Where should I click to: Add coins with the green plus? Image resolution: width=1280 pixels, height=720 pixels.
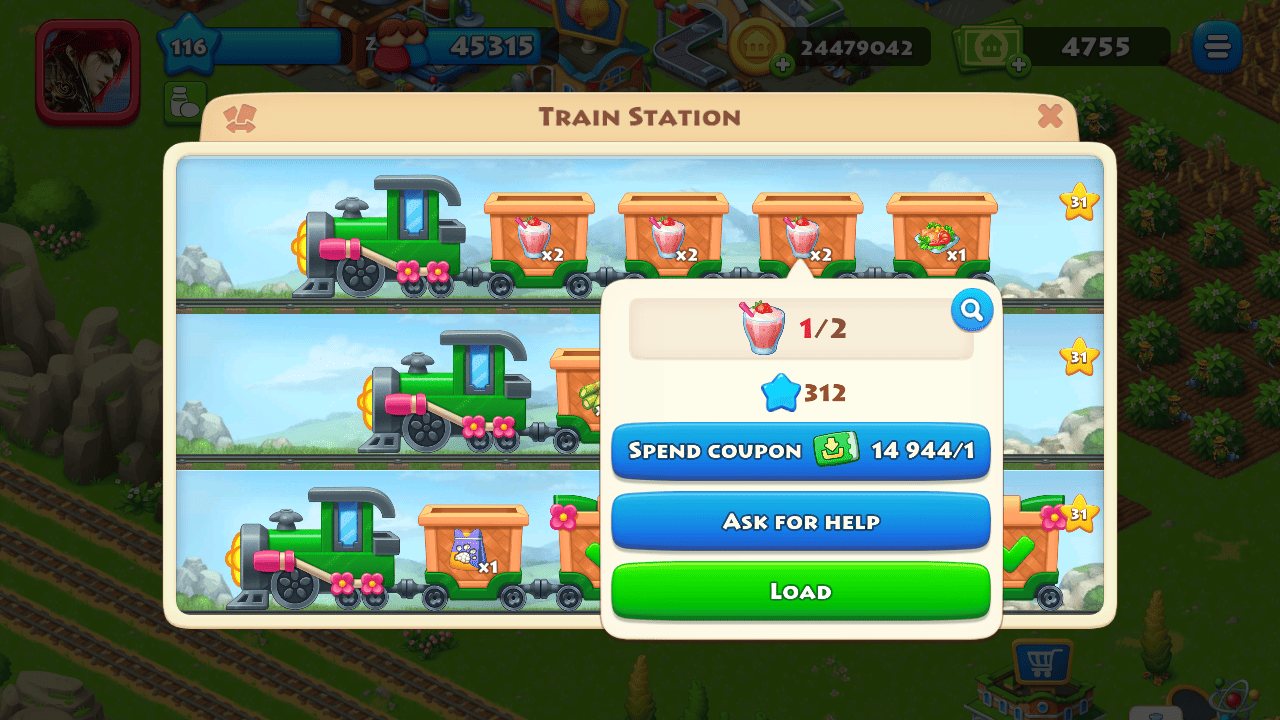[782, 66]
